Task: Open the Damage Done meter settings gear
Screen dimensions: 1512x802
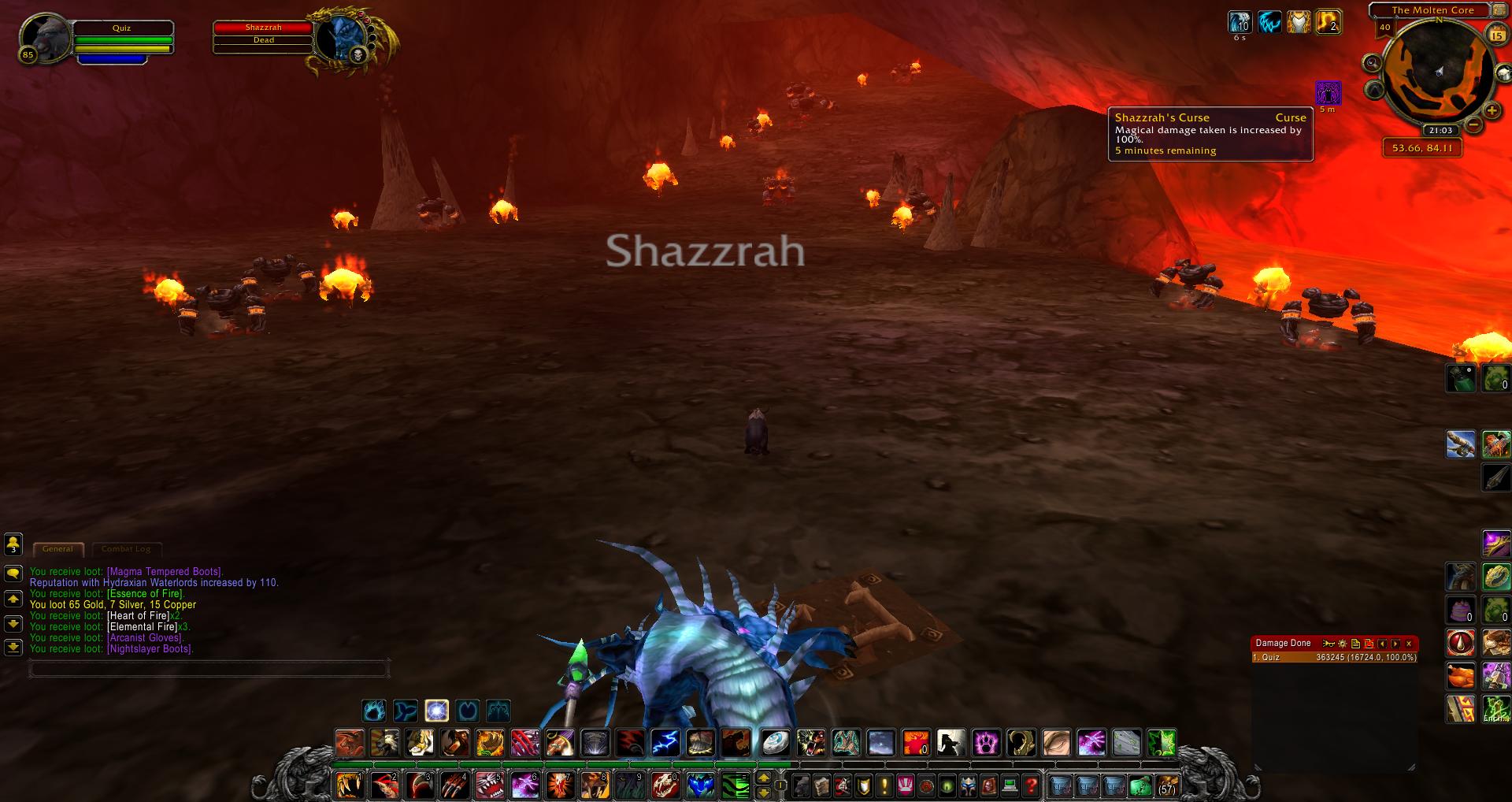Action: point(1342,644)
